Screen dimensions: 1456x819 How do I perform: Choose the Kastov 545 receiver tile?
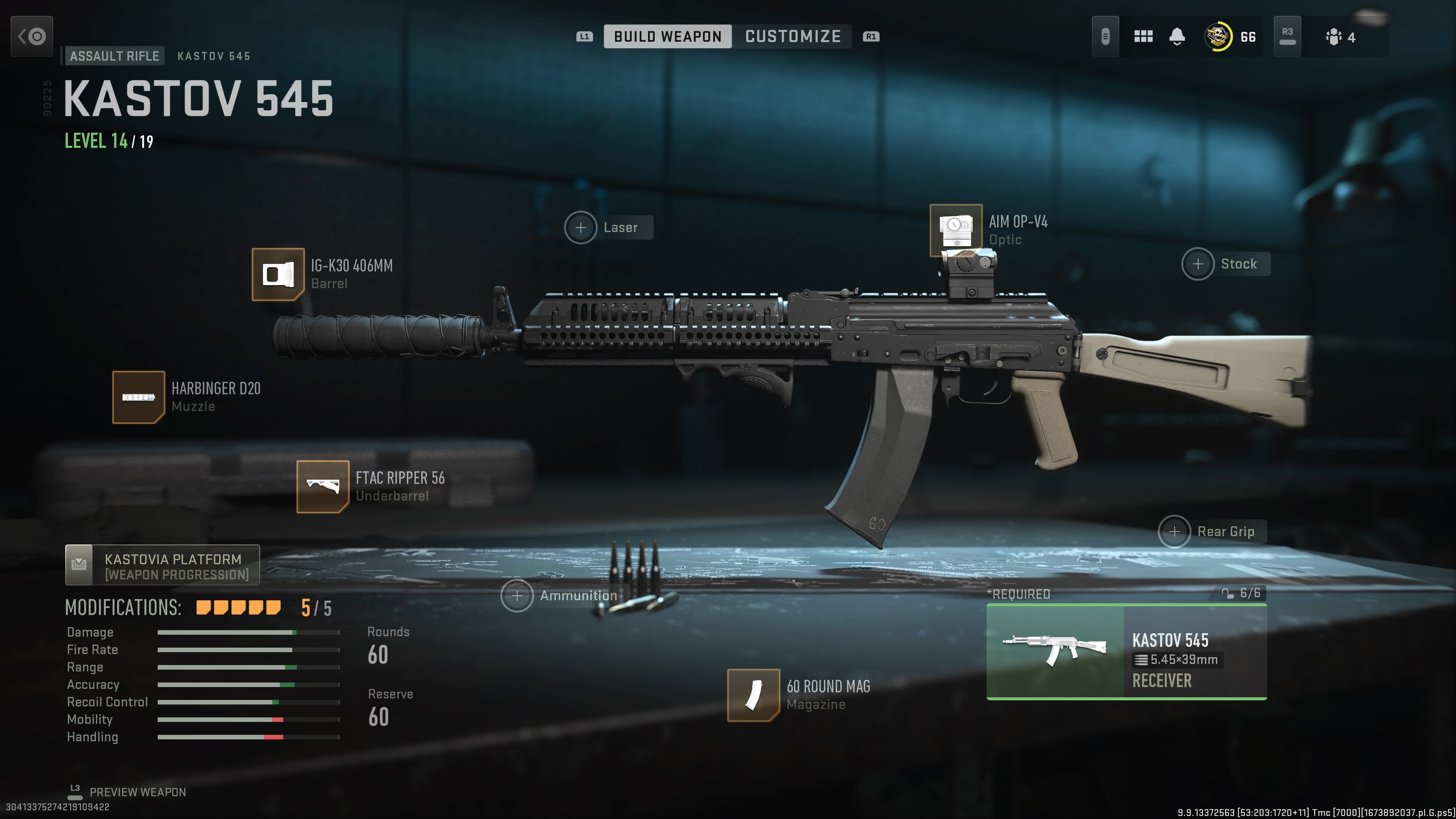pos(1126,652)
